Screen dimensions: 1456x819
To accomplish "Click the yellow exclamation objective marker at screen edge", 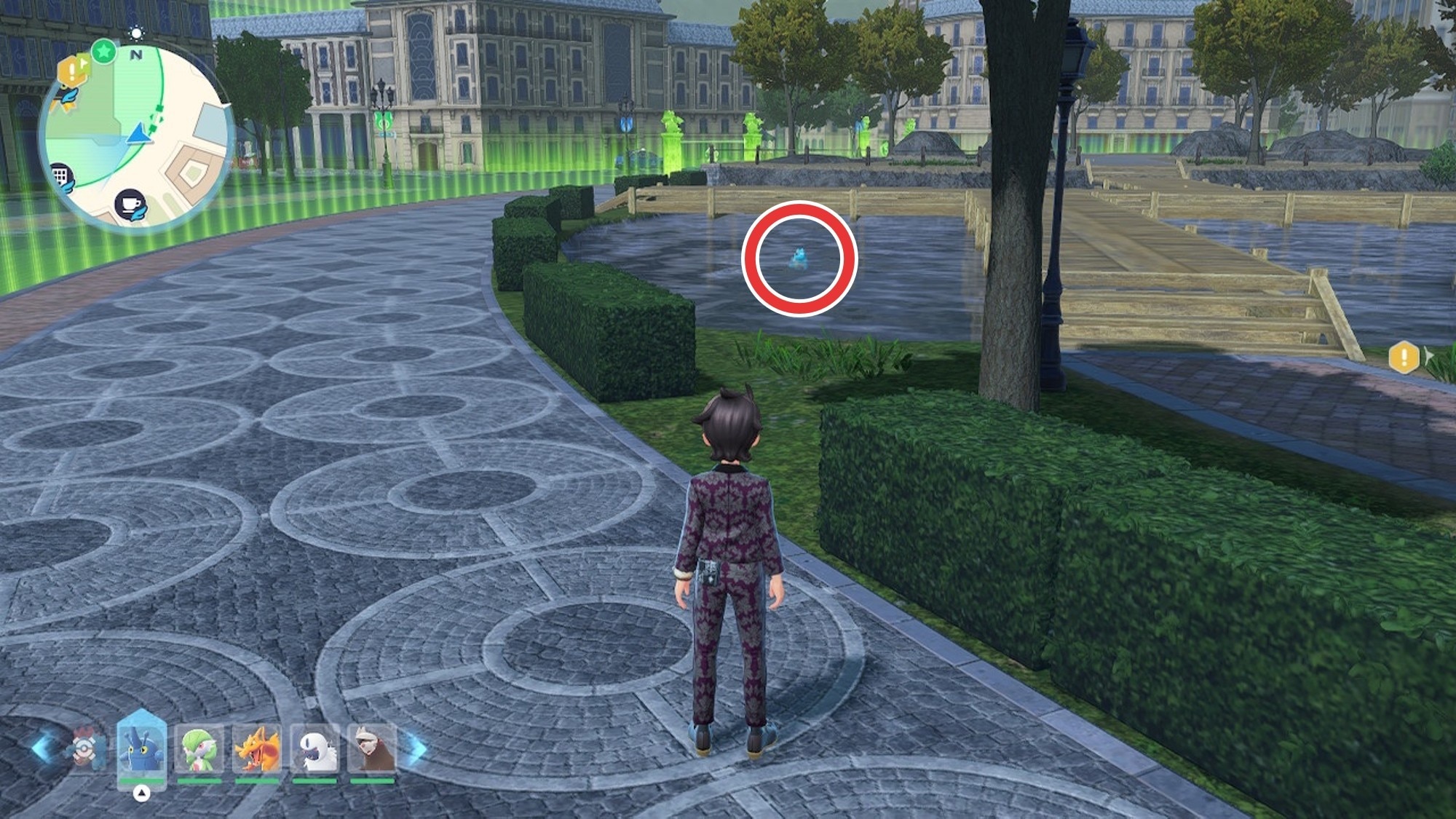I will point(1404,357).
